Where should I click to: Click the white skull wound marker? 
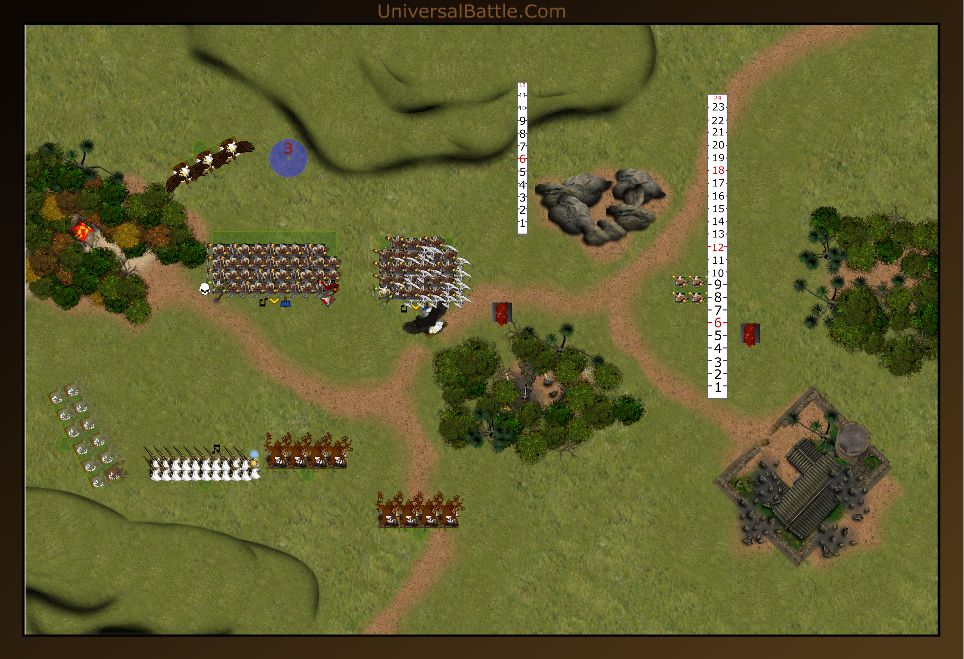pyautogui.click(x=205, y=289)
